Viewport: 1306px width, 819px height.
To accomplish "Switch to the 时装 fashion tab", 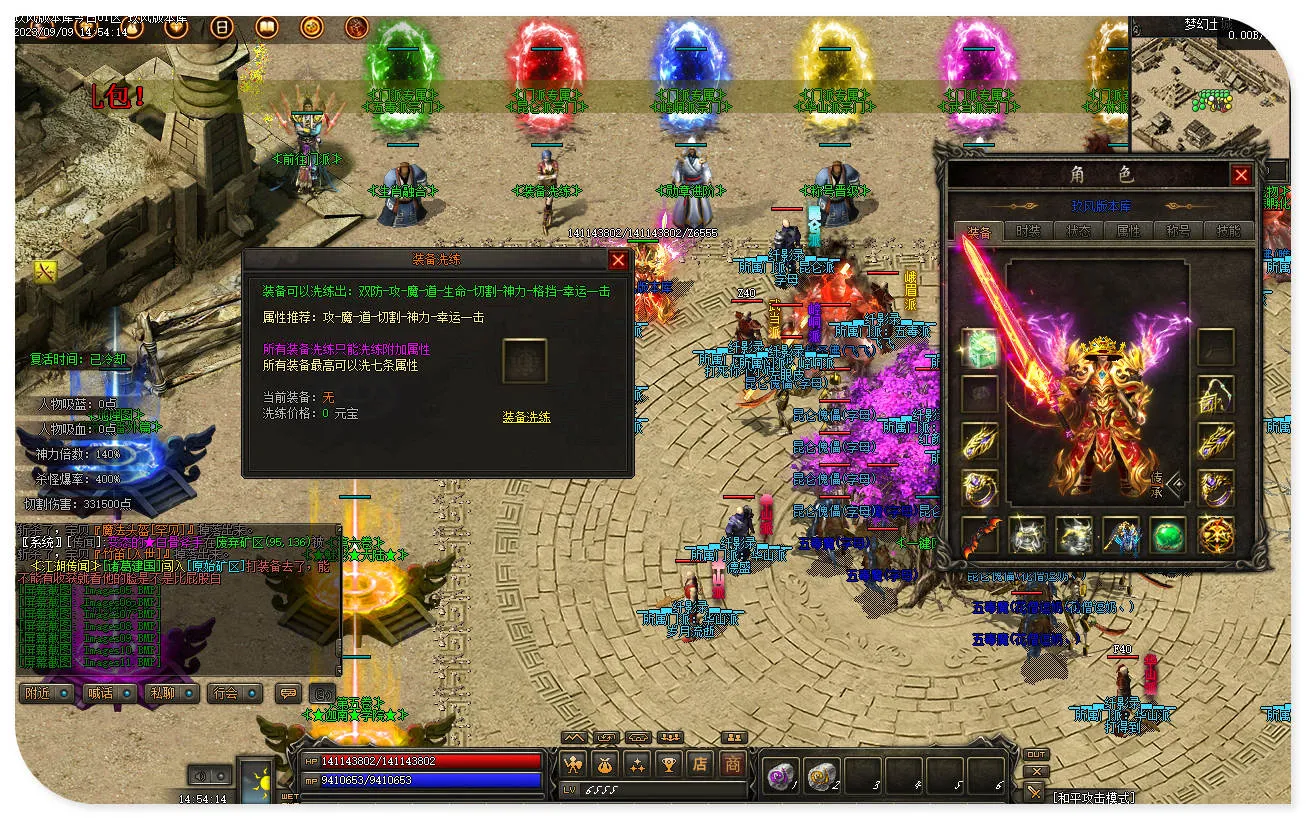I will click(x=1028, y=231).
